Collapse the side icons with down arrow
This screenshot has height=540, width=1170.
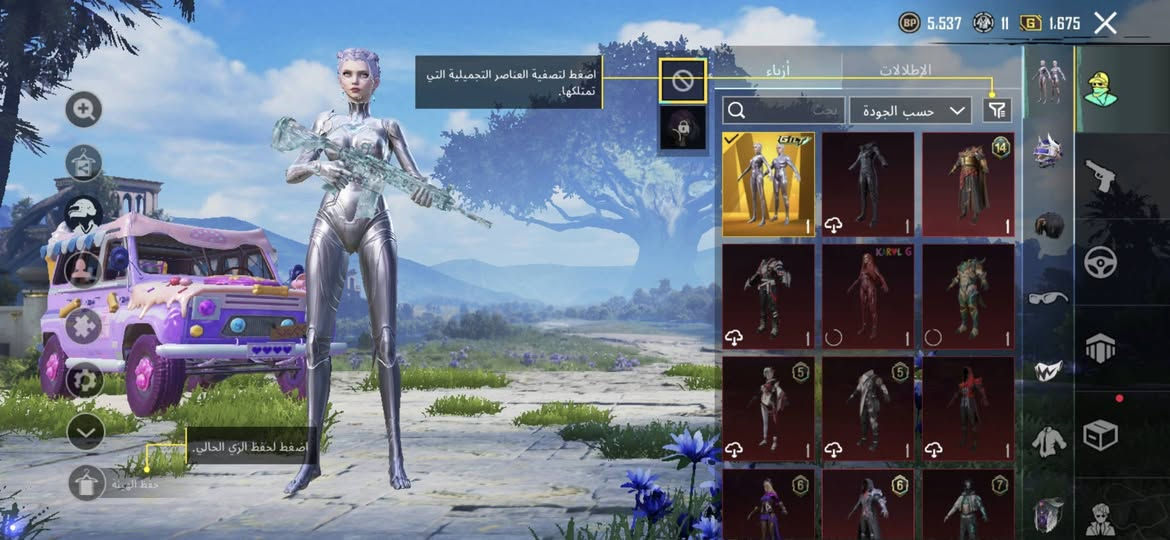point(86,432)
